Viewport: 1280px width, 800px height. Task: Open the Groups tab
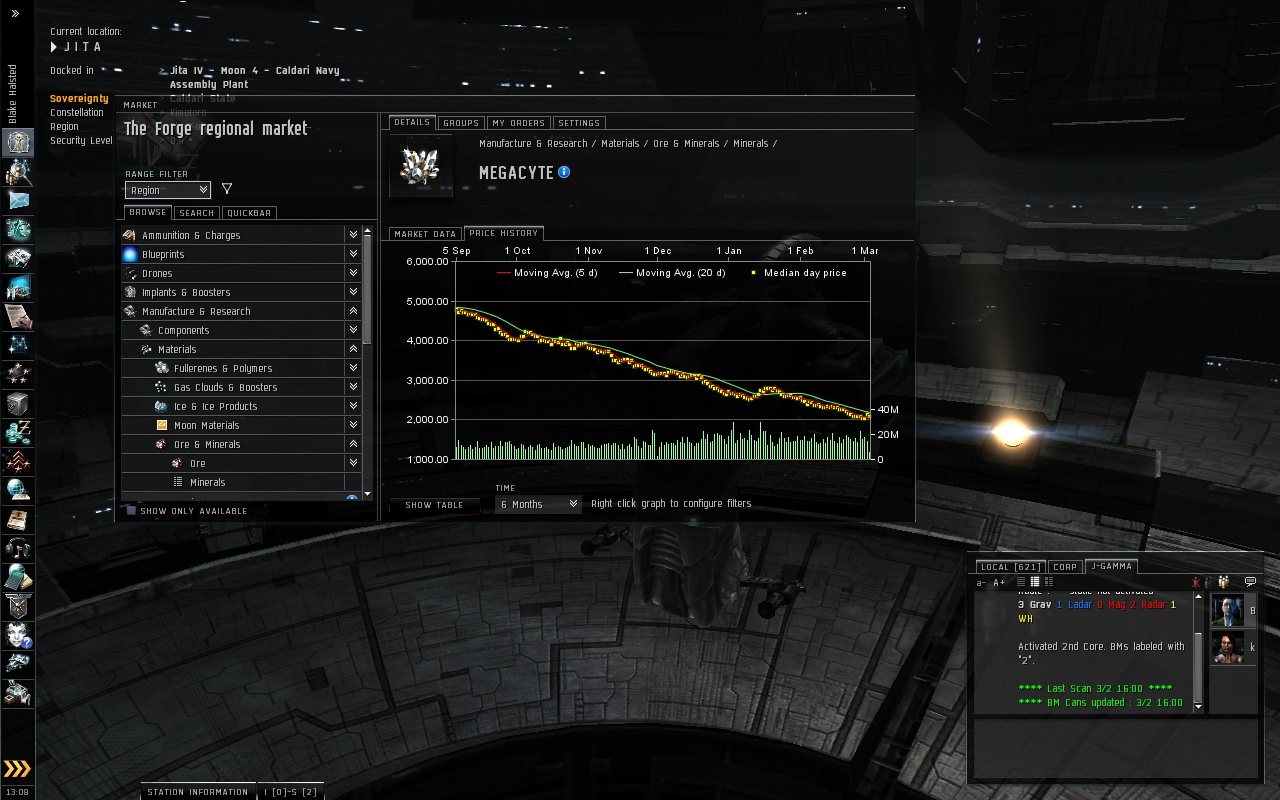(460, 123)
